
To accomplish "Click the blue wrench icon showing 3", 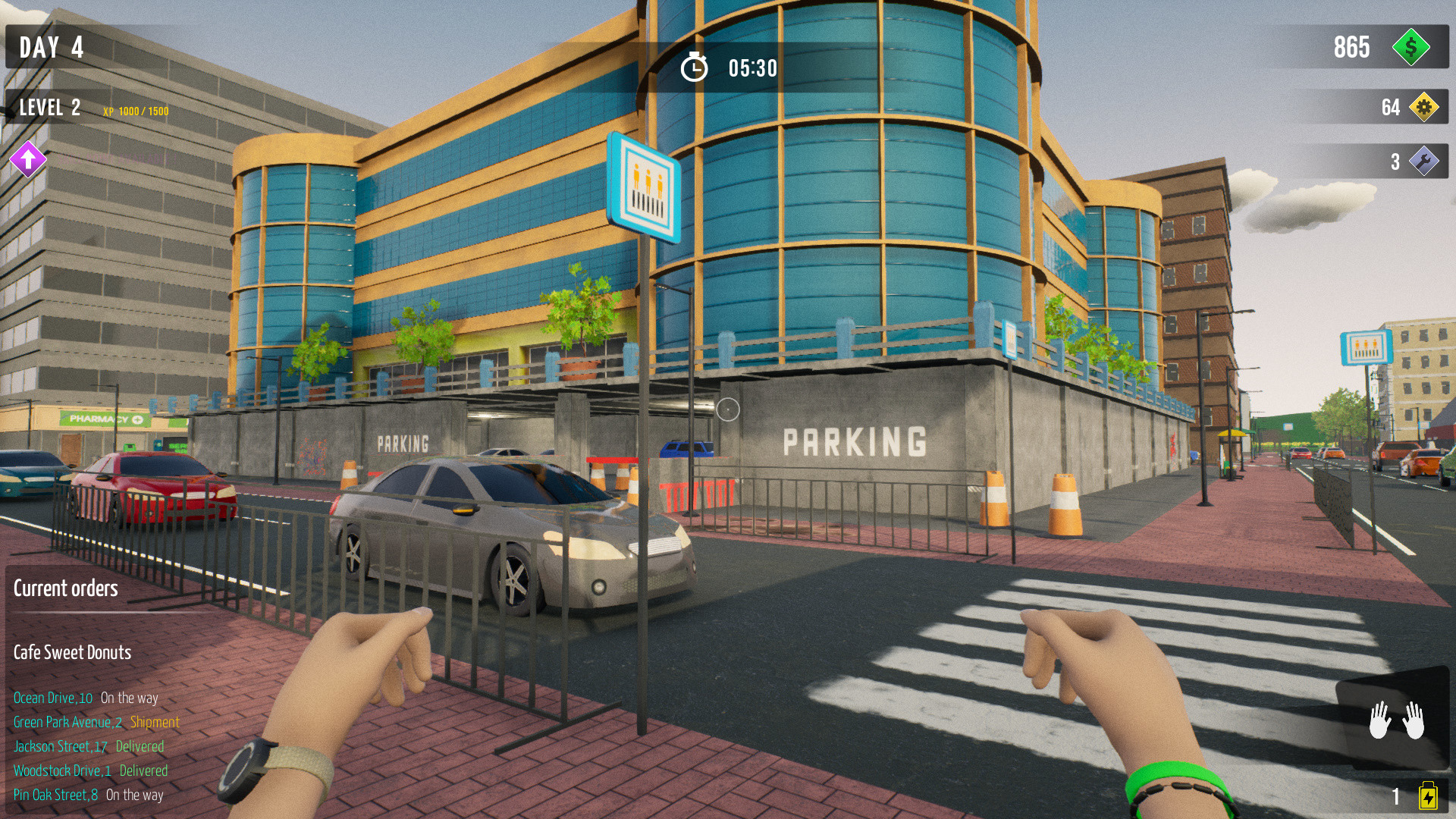I will coord(1424,161).
